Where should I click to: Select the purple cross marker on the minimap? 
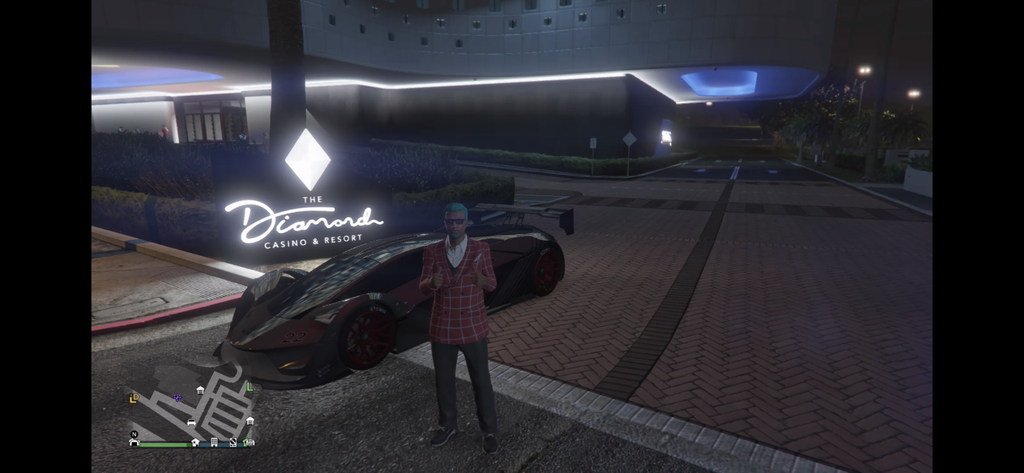point(177,398)
